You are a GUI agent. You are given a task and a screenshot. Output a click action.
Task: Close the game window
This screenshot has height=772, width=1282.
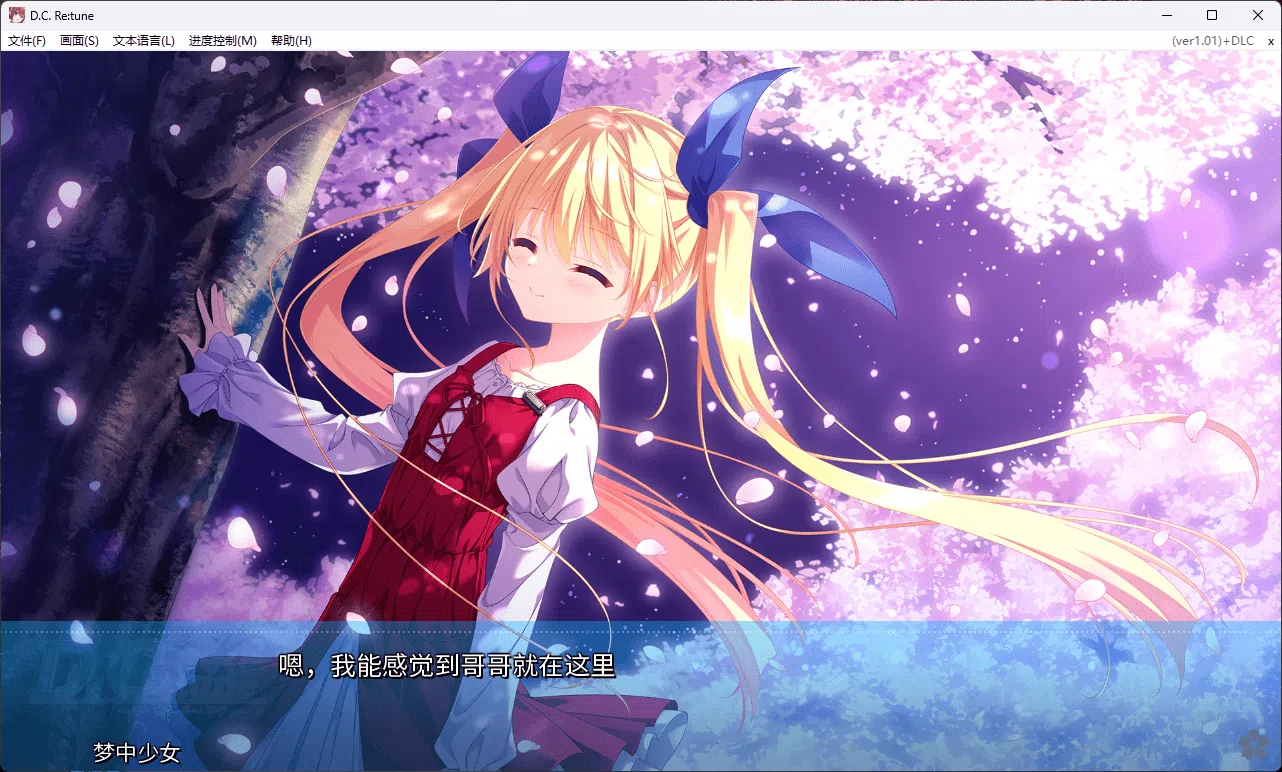point(1257,14)
